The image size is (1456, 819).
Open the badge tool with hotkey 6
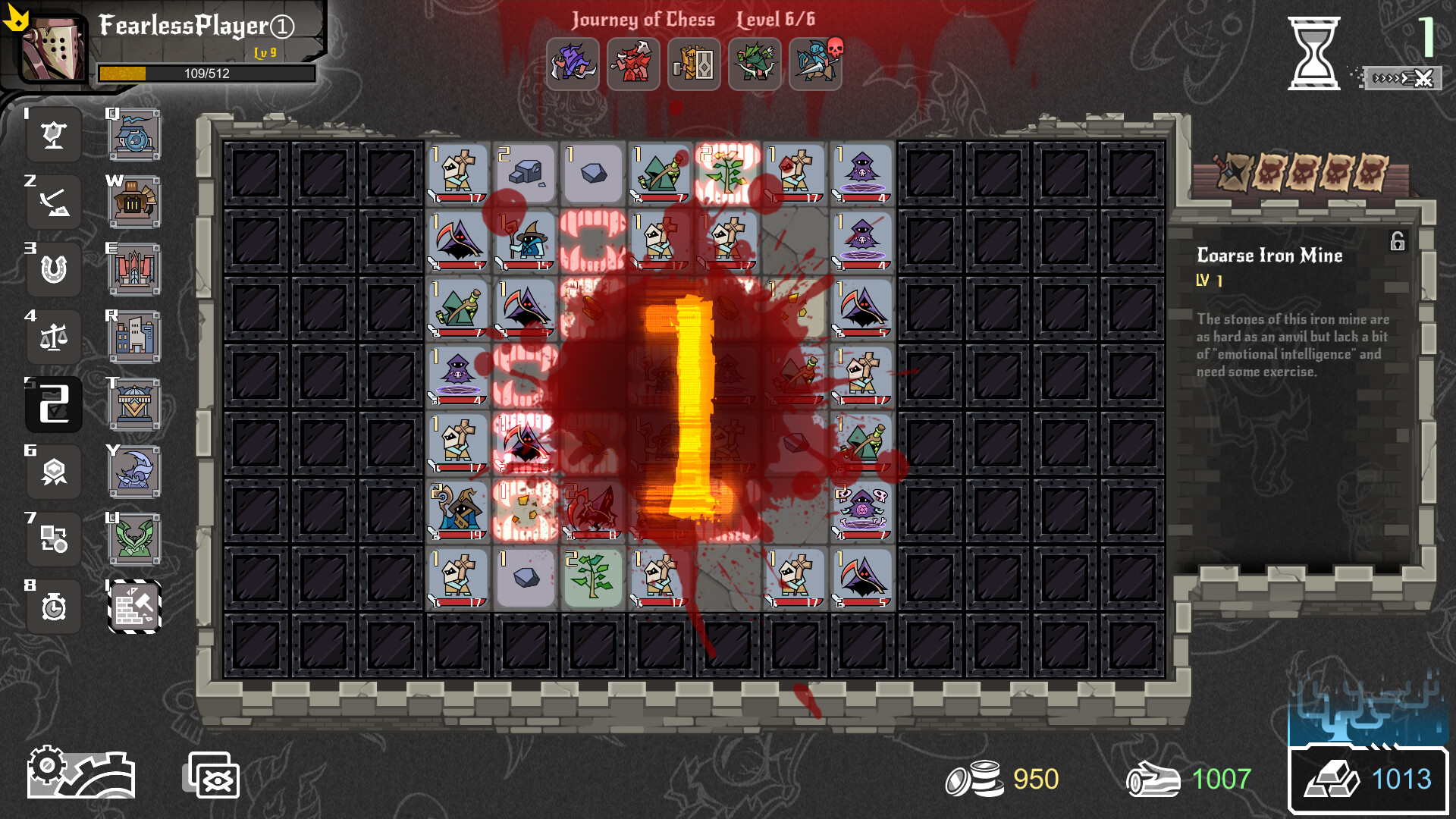[x=53, y=472]
